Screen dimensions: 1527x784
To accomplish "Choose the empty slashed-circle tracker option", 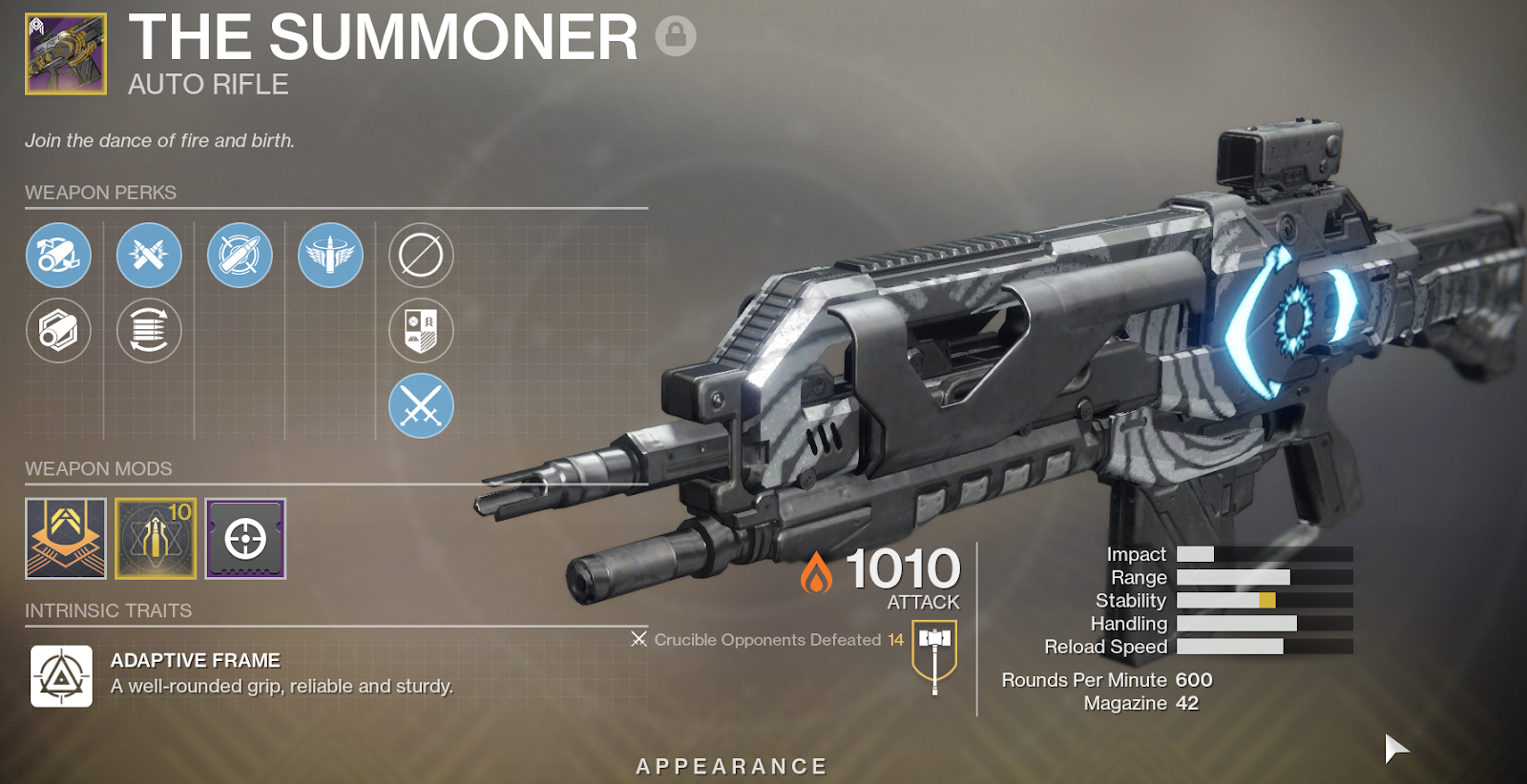I will 421,255.
